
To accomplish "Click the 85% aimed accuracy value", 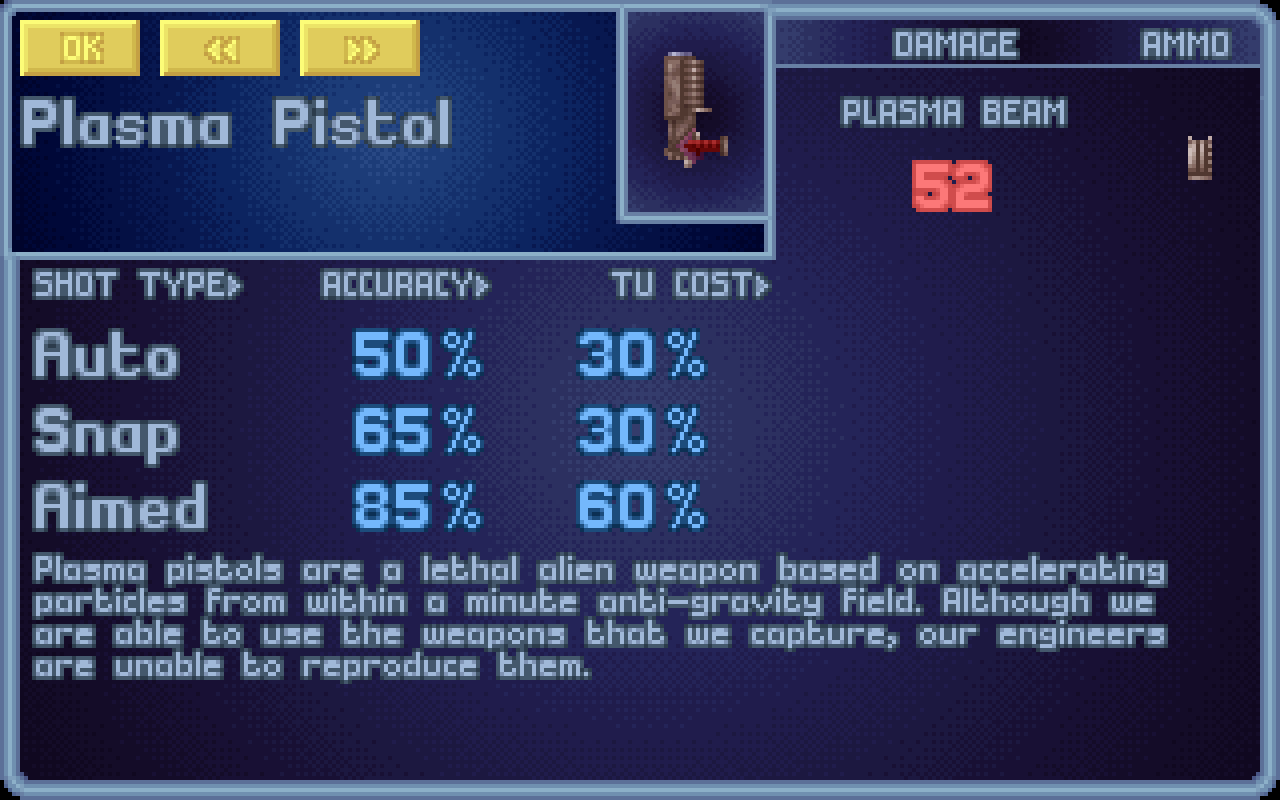I will coord(415,506).
